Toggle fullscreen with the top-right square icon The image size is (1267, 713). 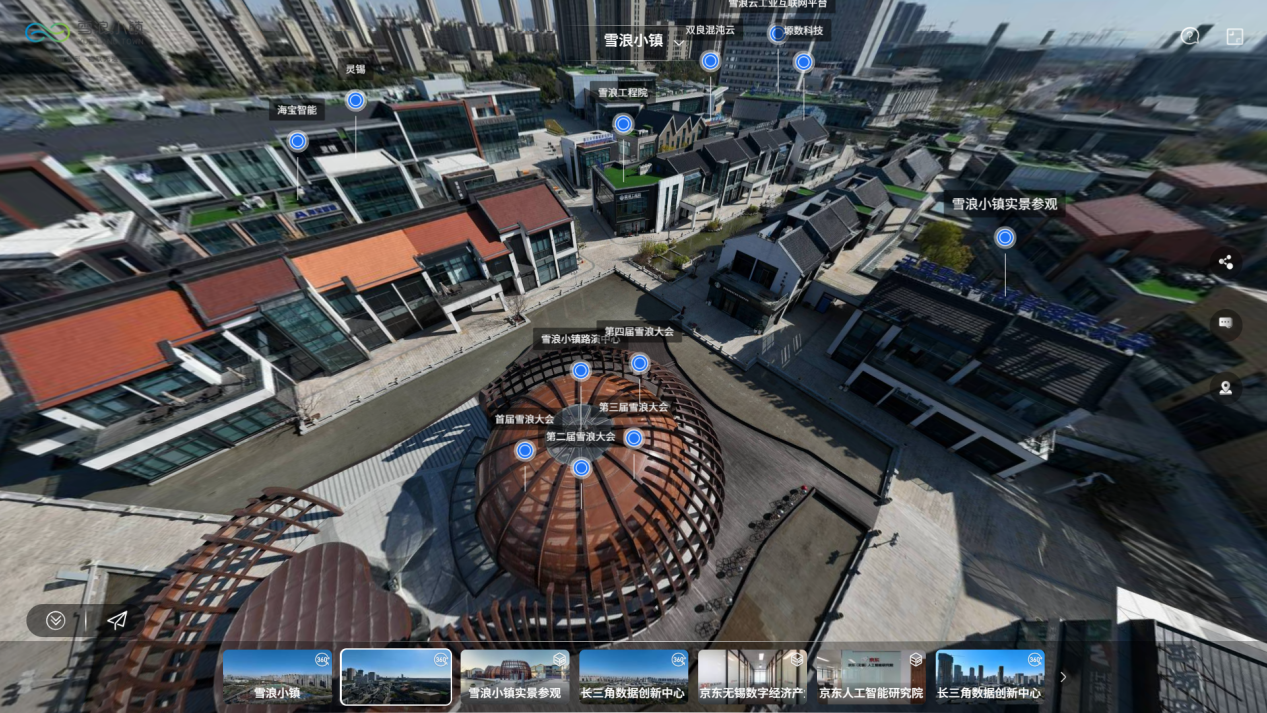tap(1235, 36)
